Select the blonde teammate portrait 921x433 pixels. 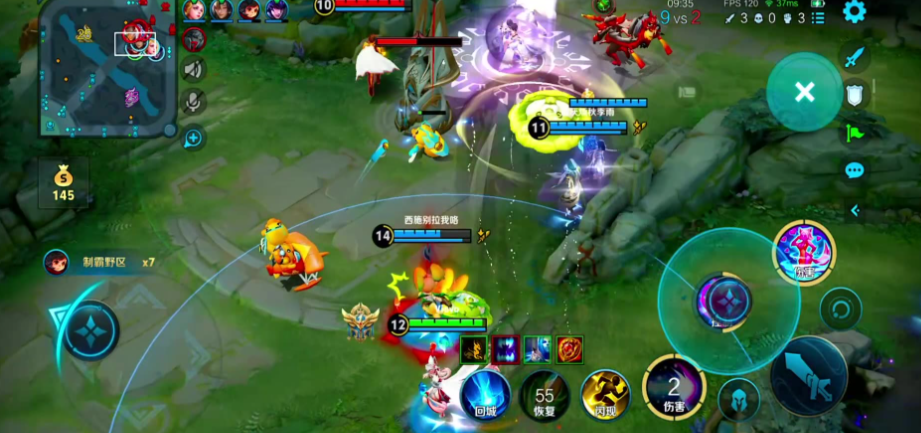click(x=193, y=10)
